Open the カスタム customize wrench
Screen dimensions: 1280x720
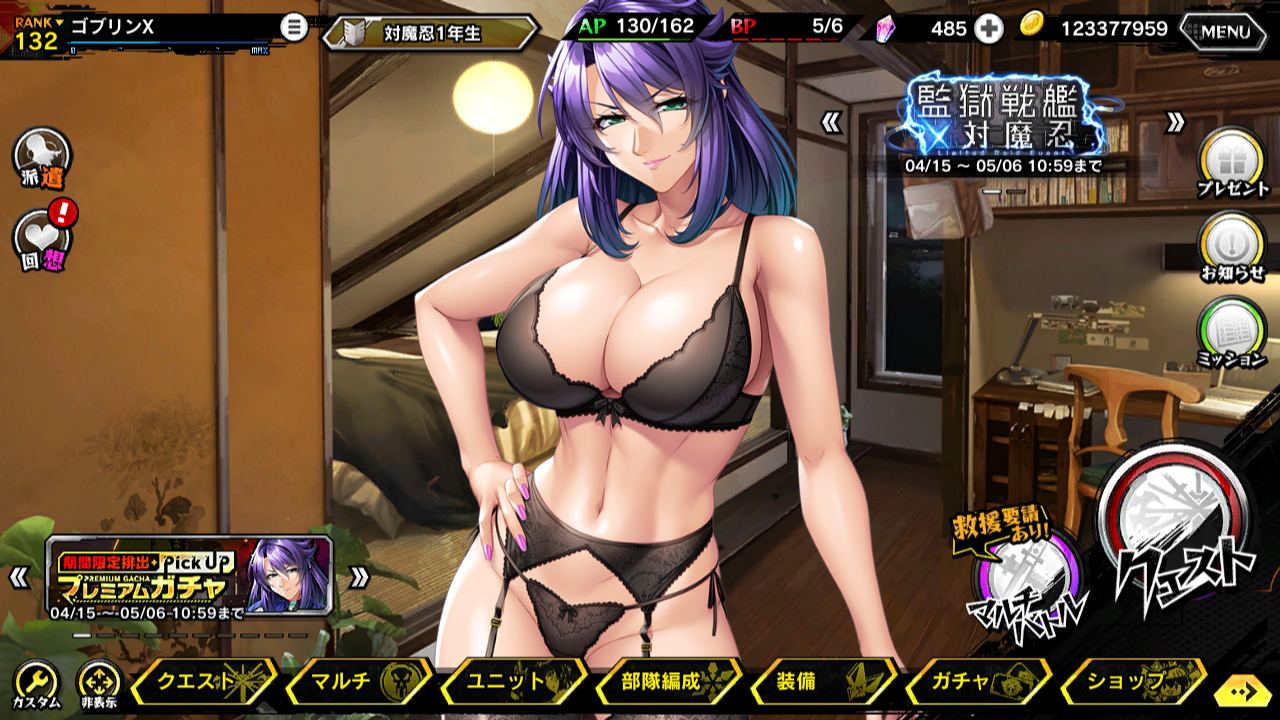point(36,684)
